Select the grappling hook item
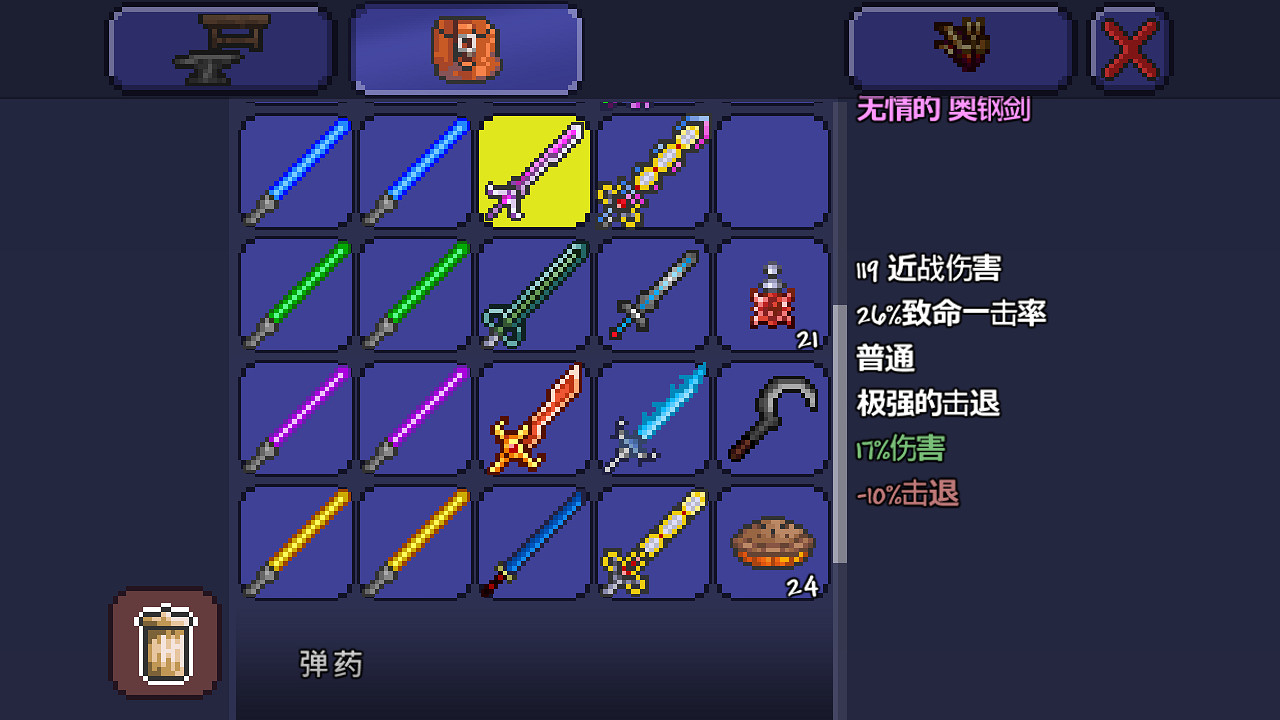The width and height of the screenshot is (1280, 720). tap(773, 420)
